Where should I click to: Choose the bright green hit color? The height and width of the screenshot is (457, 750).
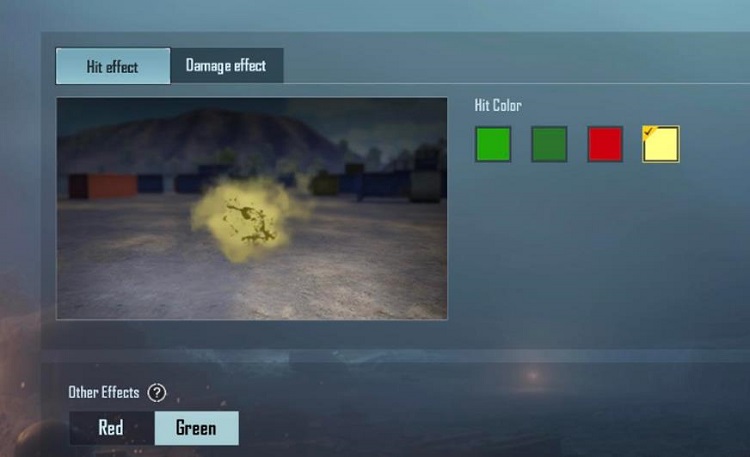493,144
